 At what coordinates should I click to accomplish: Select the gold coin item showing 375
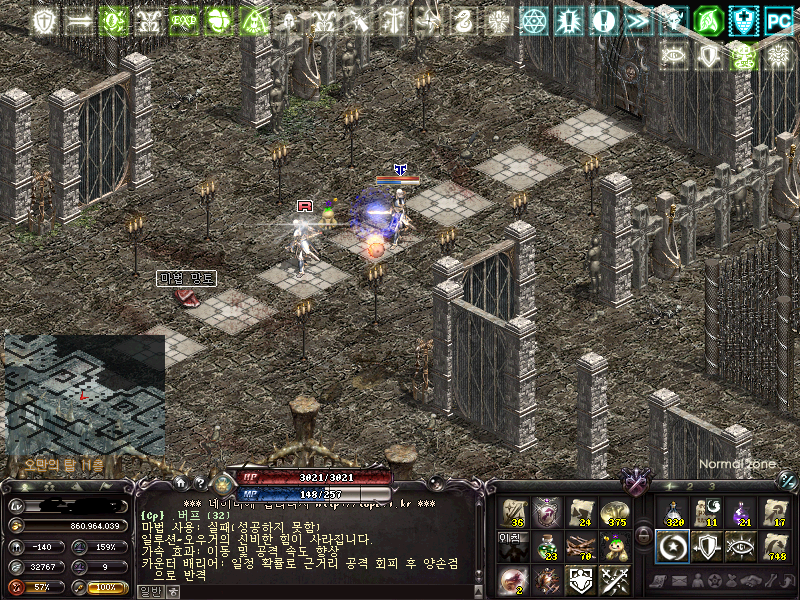(x=613, y=512)
